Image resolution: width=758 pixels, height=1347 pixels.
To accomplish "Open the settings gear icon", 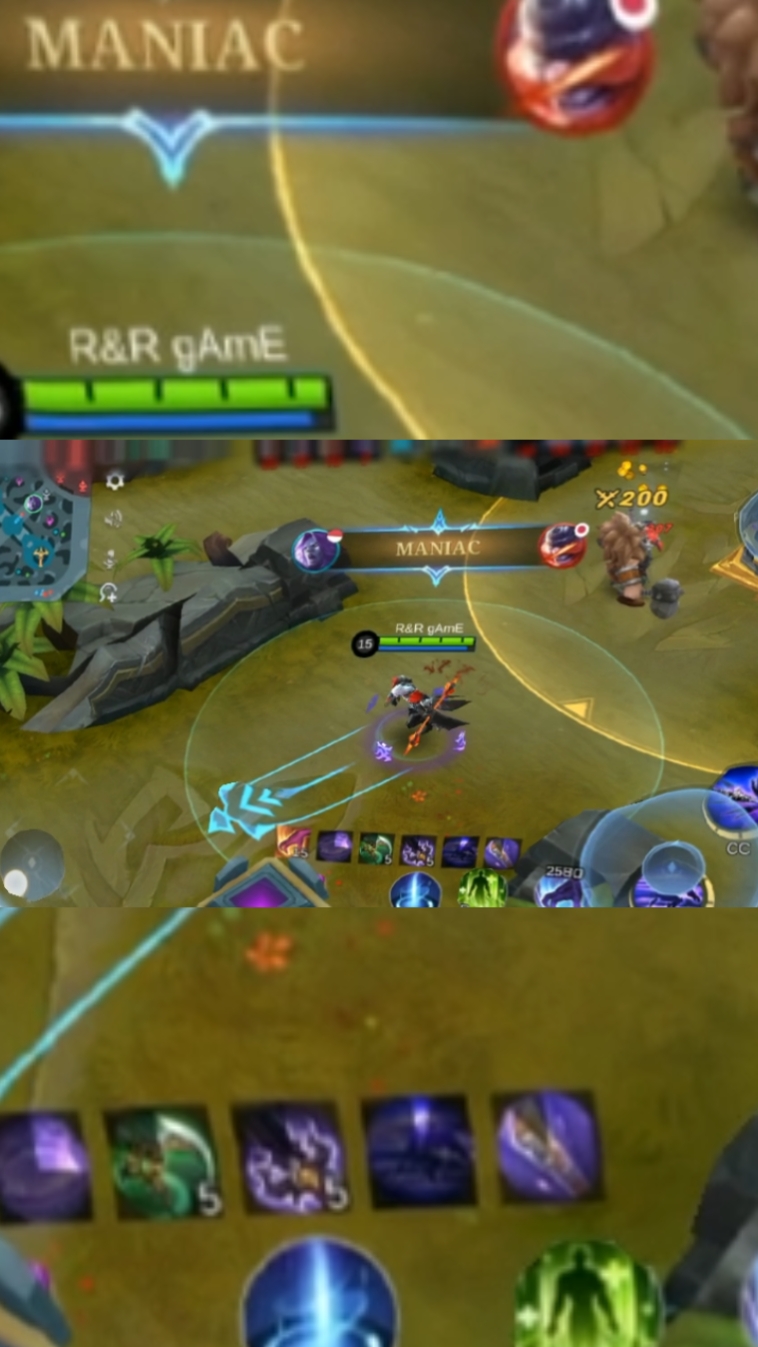I will 115,481.
